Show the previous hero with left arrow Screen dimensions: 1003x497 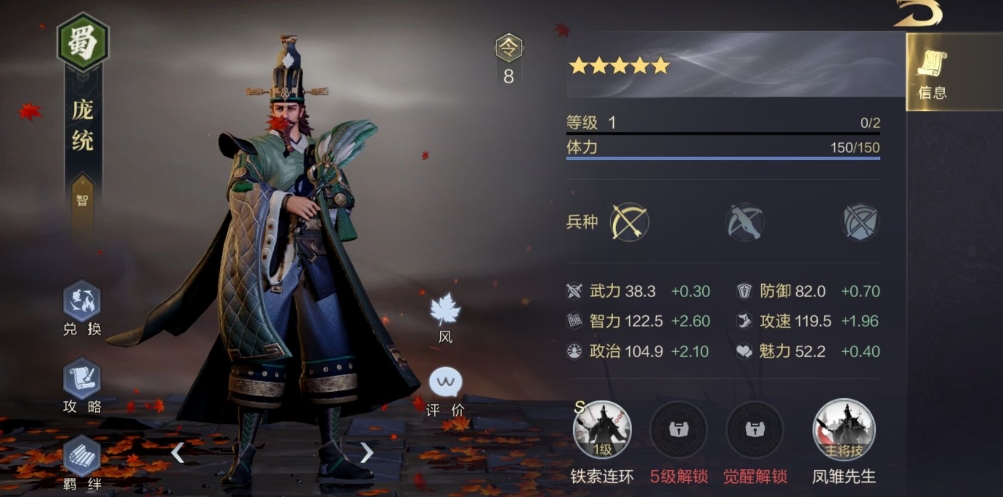pyautogui.click(x=177, y=453)
